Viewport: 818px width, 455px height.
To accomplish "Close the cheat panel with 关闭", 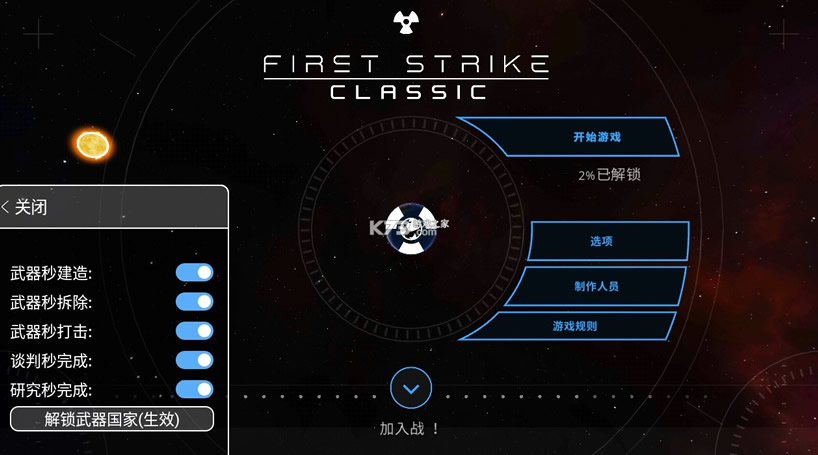I will pos(27,207).
